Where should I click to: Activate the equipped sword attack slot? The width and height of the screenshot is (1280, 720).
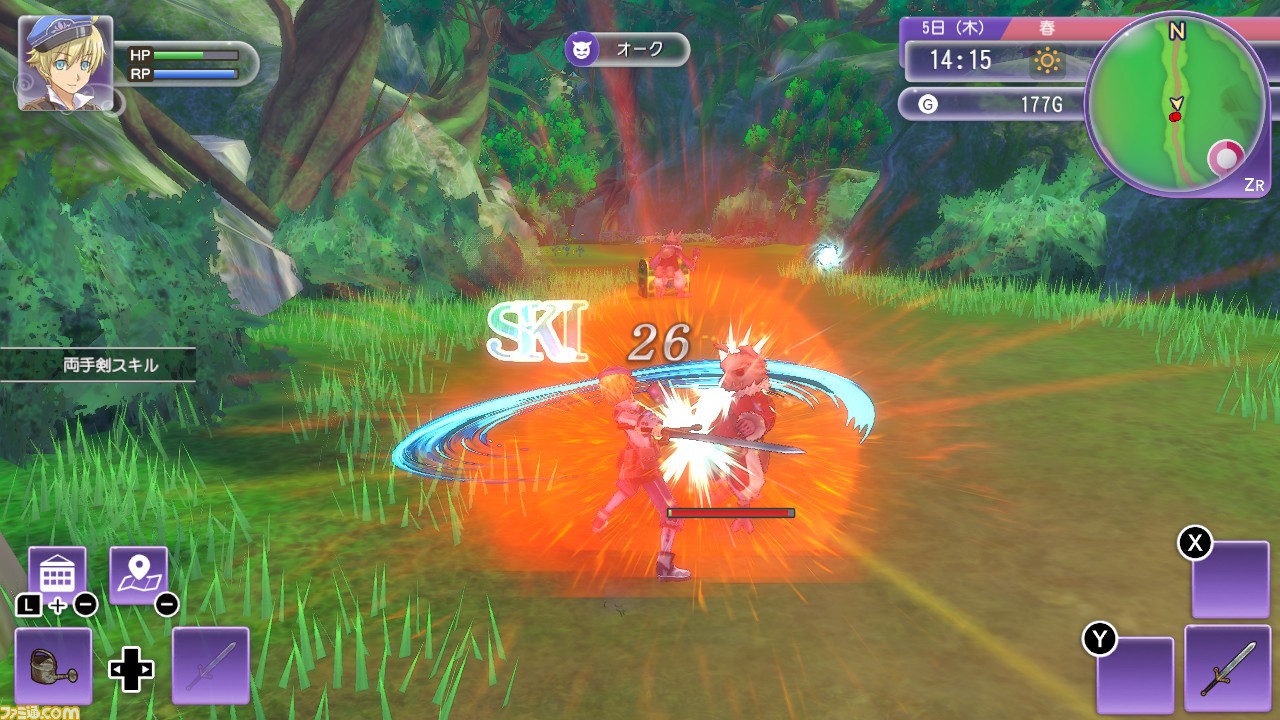click(x=1226, y=665)
